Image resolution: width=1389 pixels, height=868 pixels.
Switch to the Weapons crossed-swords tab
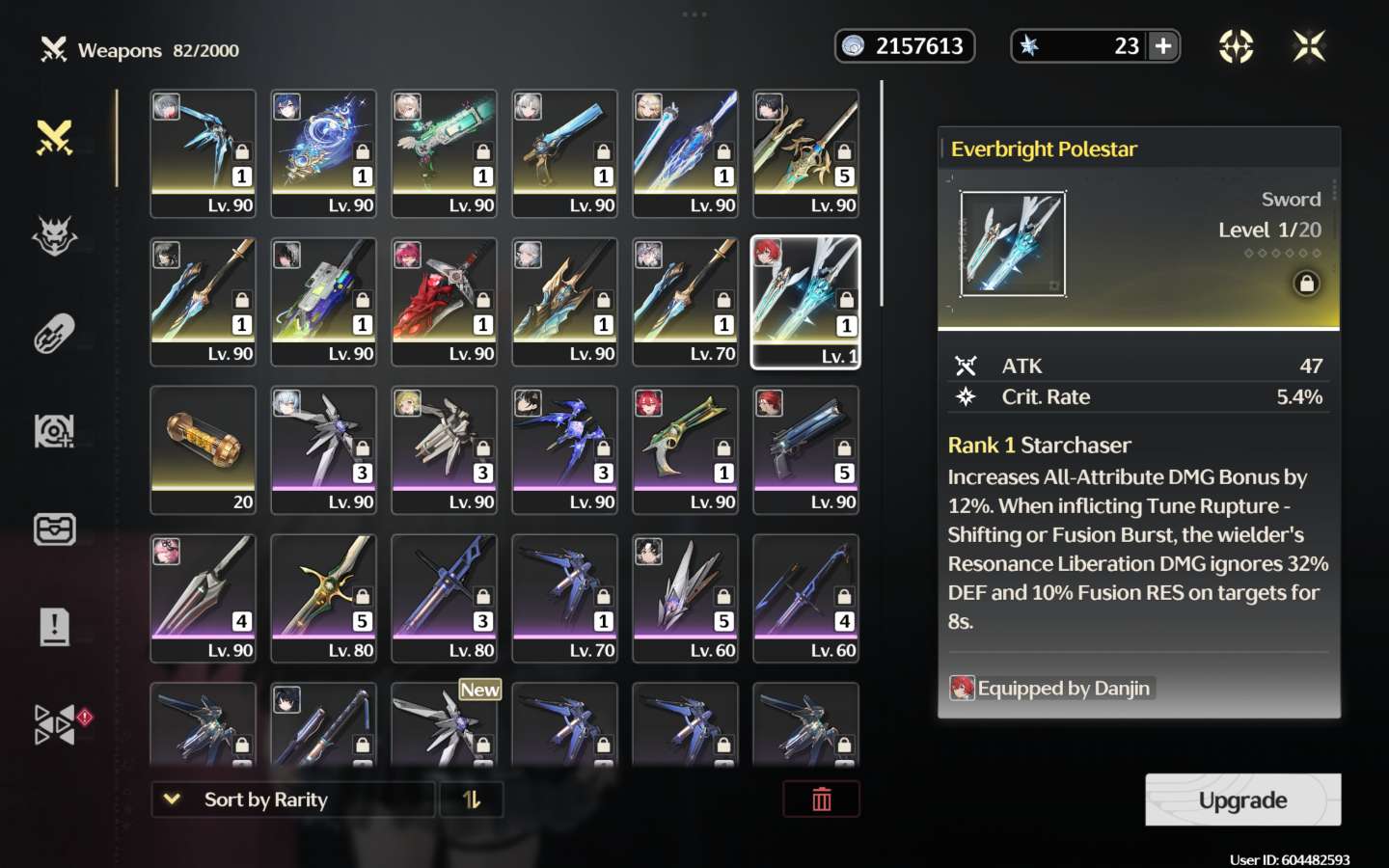[x=55, y=138]
